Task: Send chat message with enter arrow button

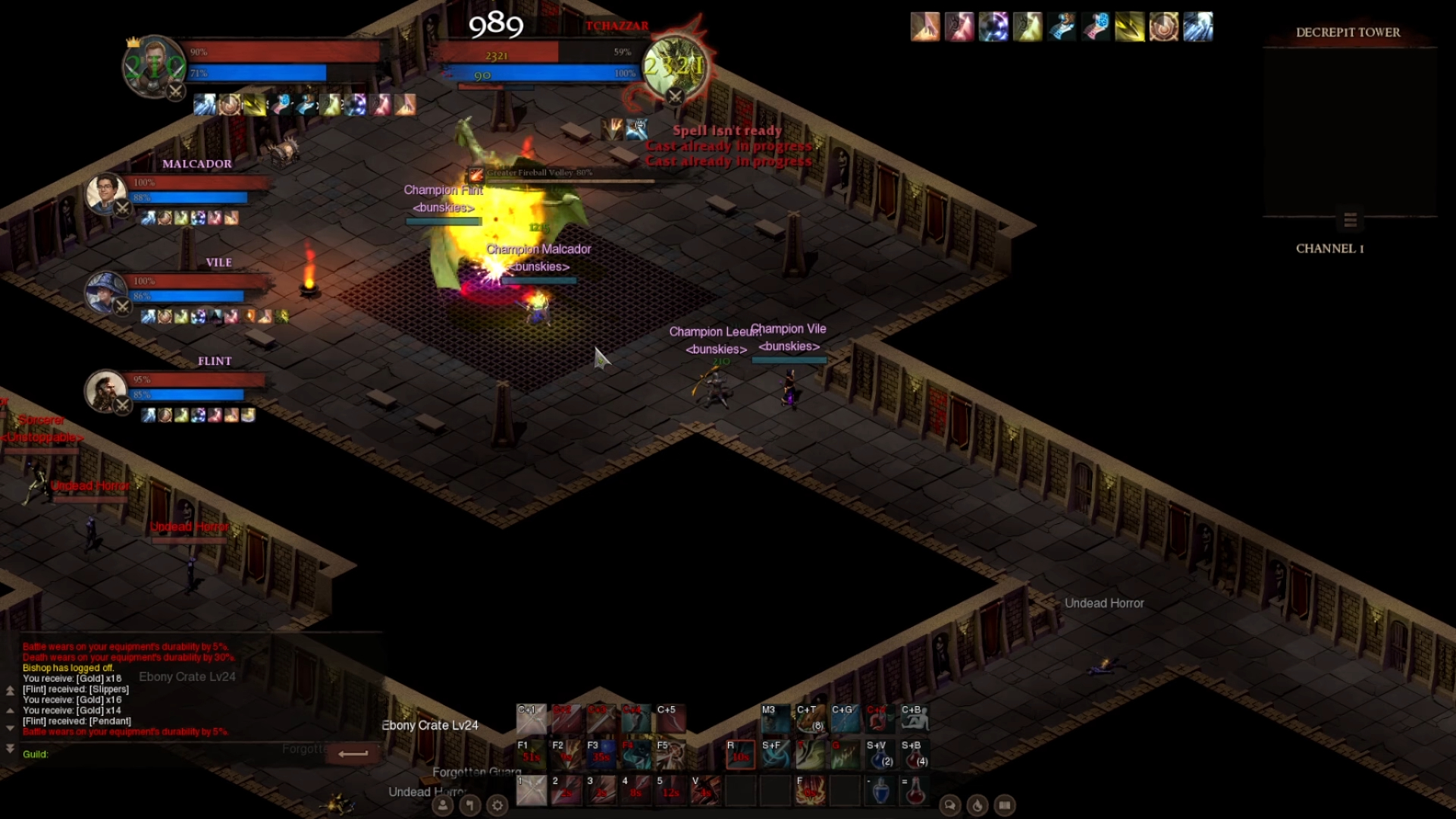Action: click(x=353, y=753)
